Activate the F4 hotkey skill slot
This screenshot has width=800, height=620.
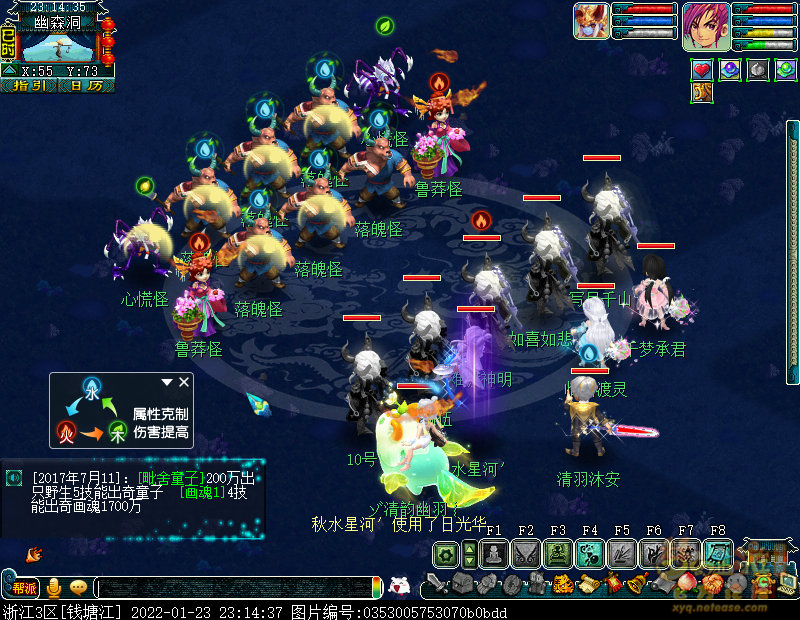[590, 554]
